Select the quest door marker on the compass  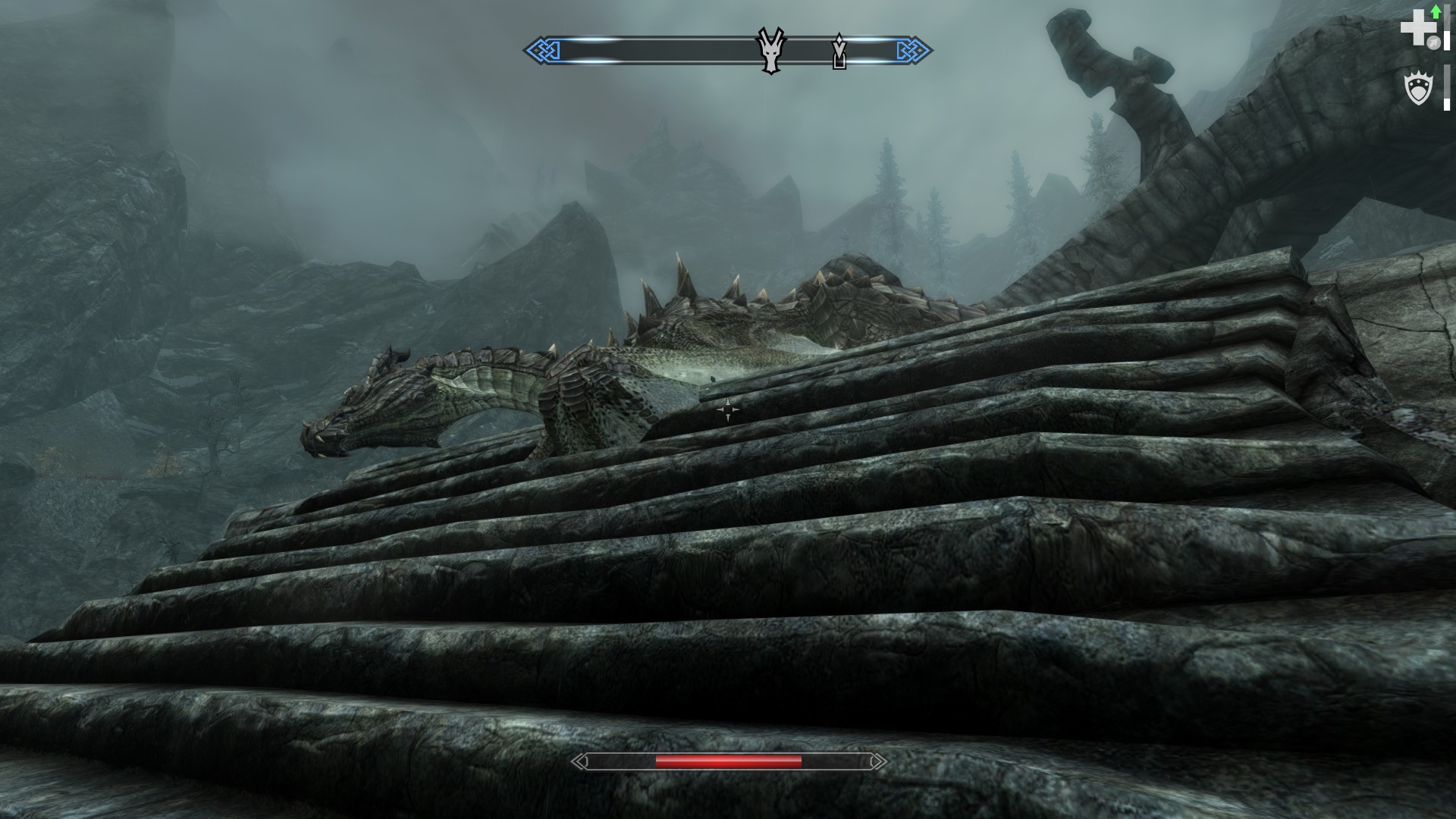839,52
